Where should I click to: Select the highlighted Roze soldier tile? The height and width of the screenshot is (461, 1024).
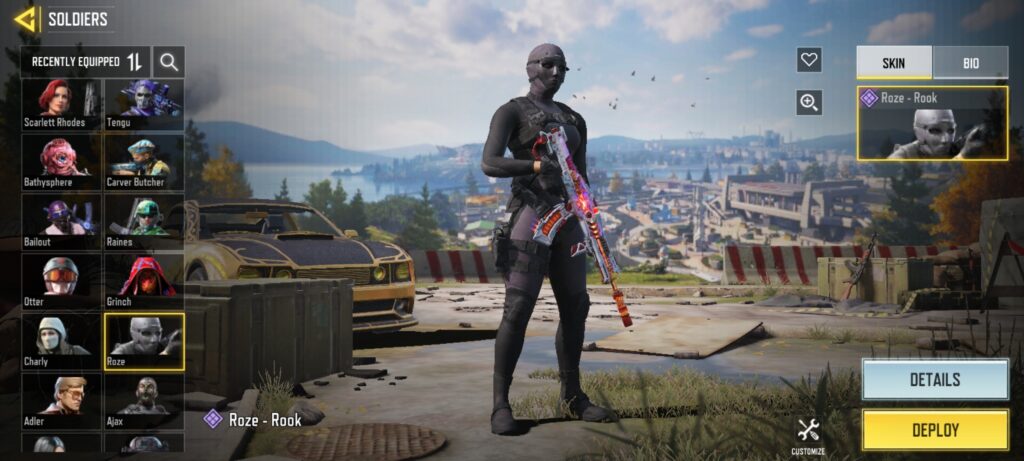[x=144, y=341]
